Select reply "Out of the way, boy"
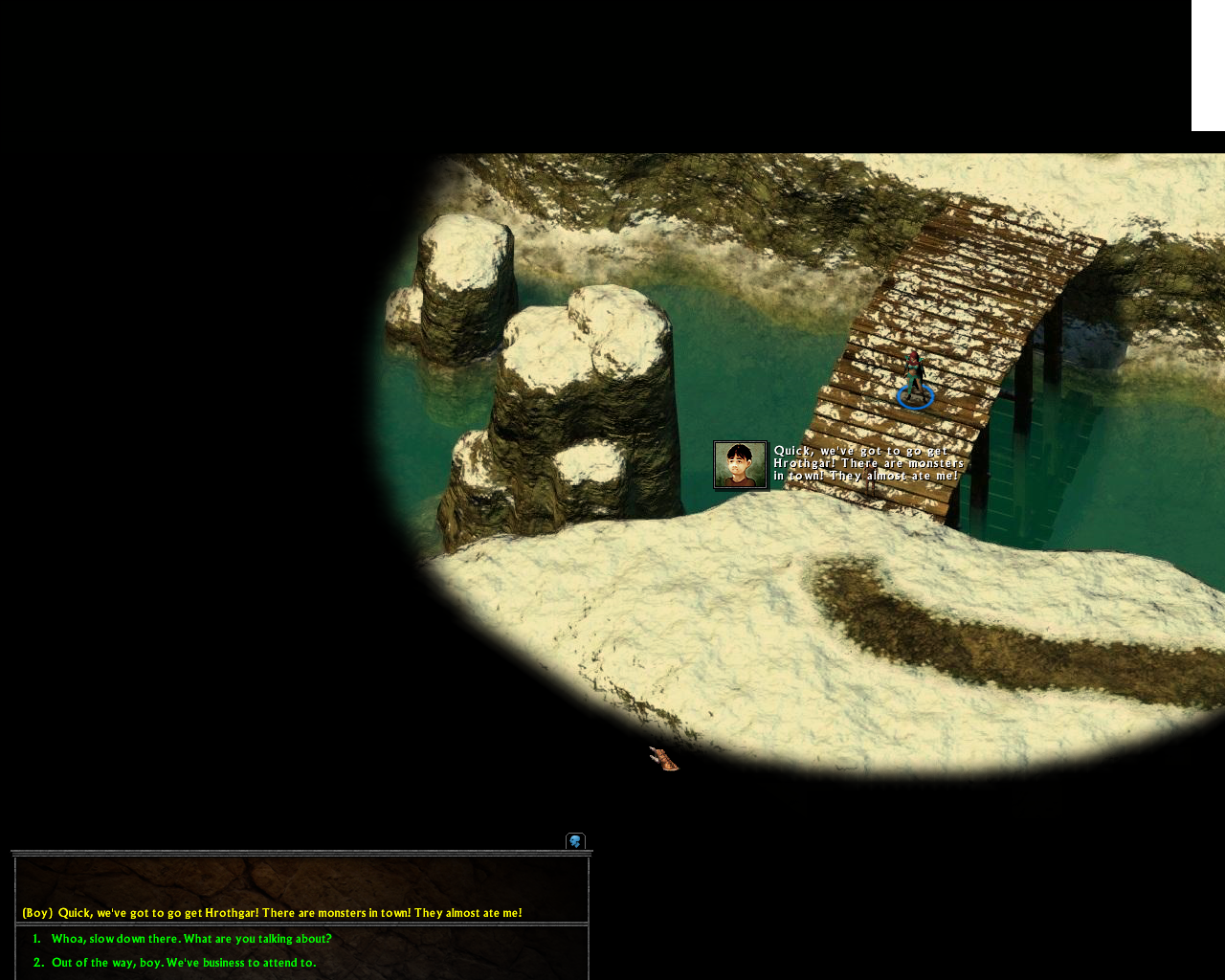The image size is (1225, 980). point(184,963)
